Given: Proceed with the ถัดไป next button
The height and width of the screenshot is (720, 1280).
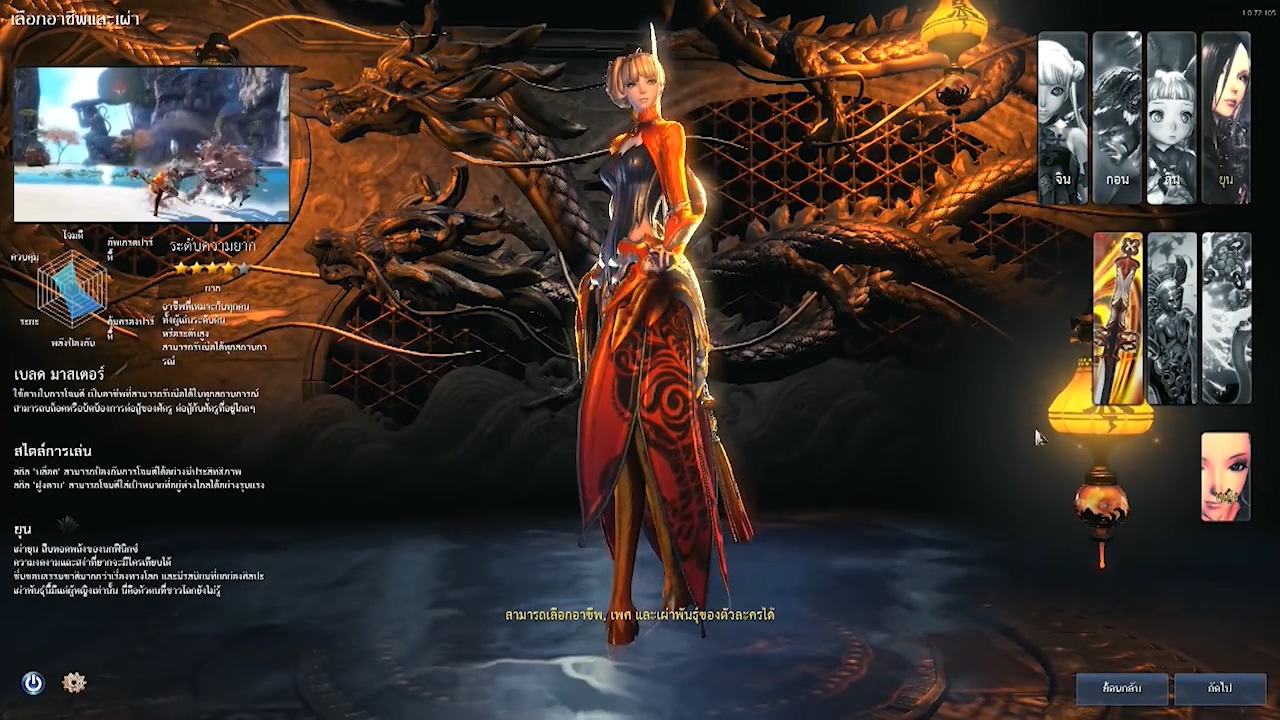Looking at the screenshot, I should click(x=1220, y=688).
